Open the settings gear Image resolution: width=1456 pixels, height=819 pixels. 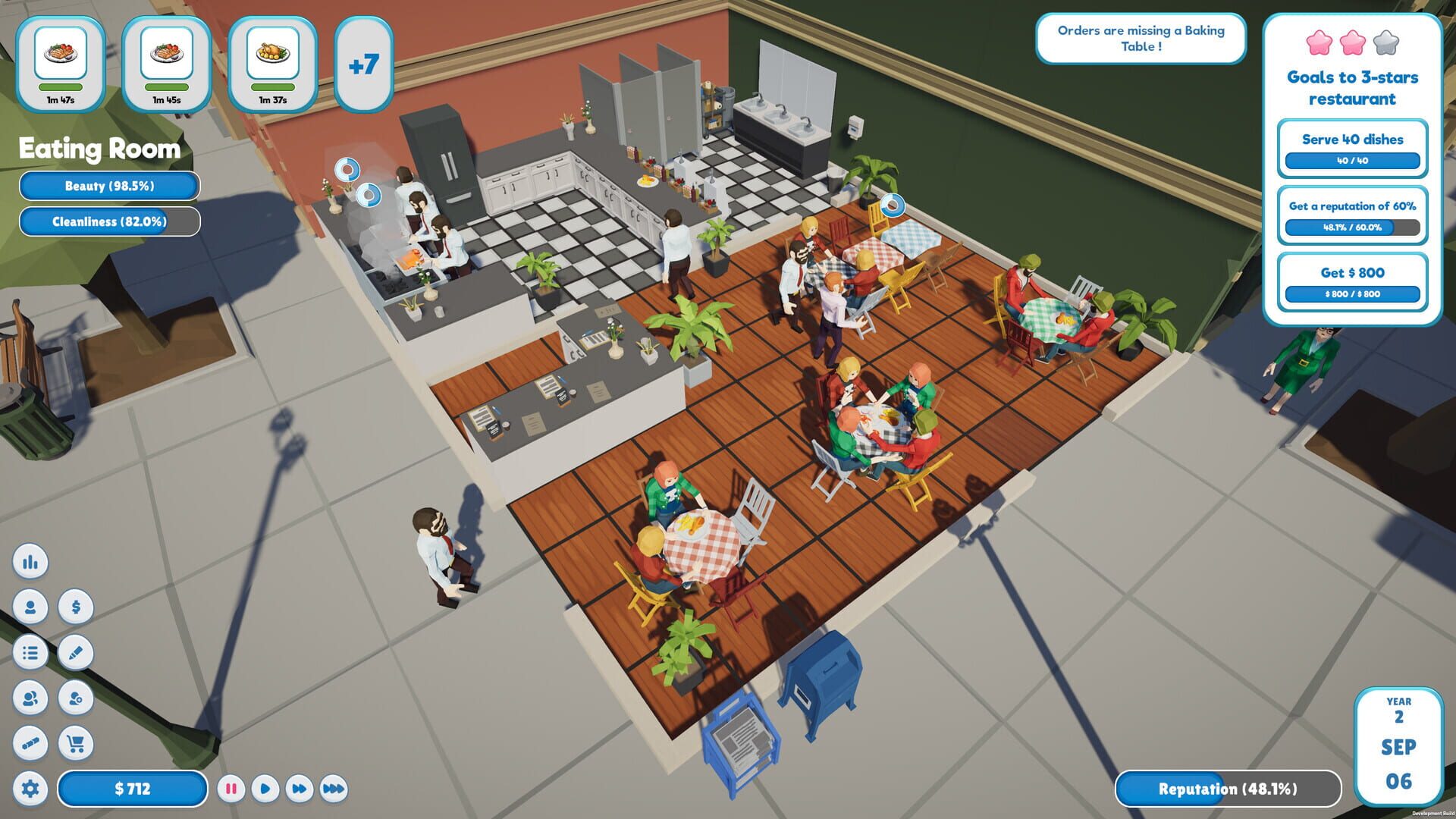[x=30, y=789]
